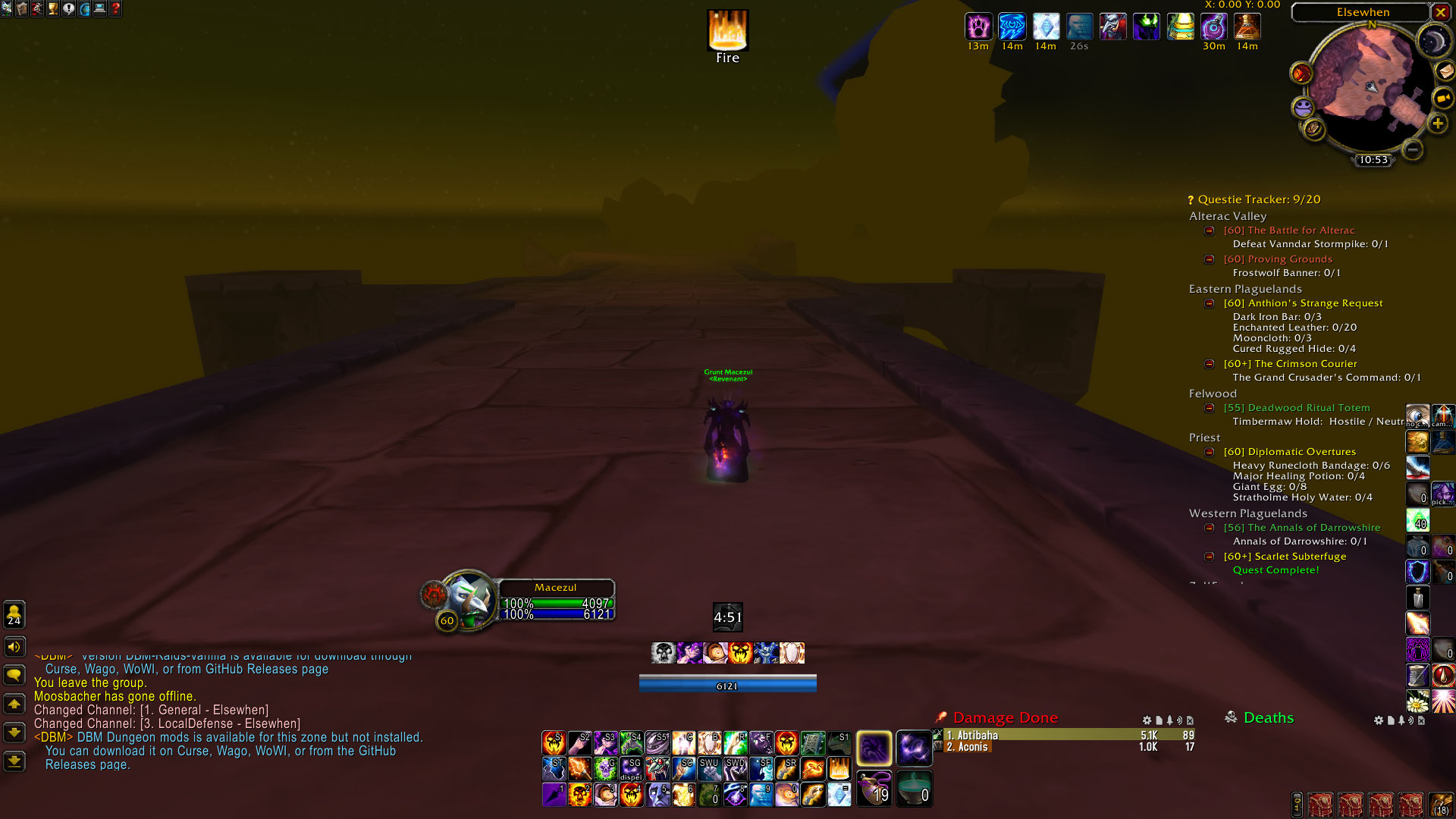Screen dimensions: 1456x819
Task: Toggle the chat speaker sound button
Action: click(14, 647)
